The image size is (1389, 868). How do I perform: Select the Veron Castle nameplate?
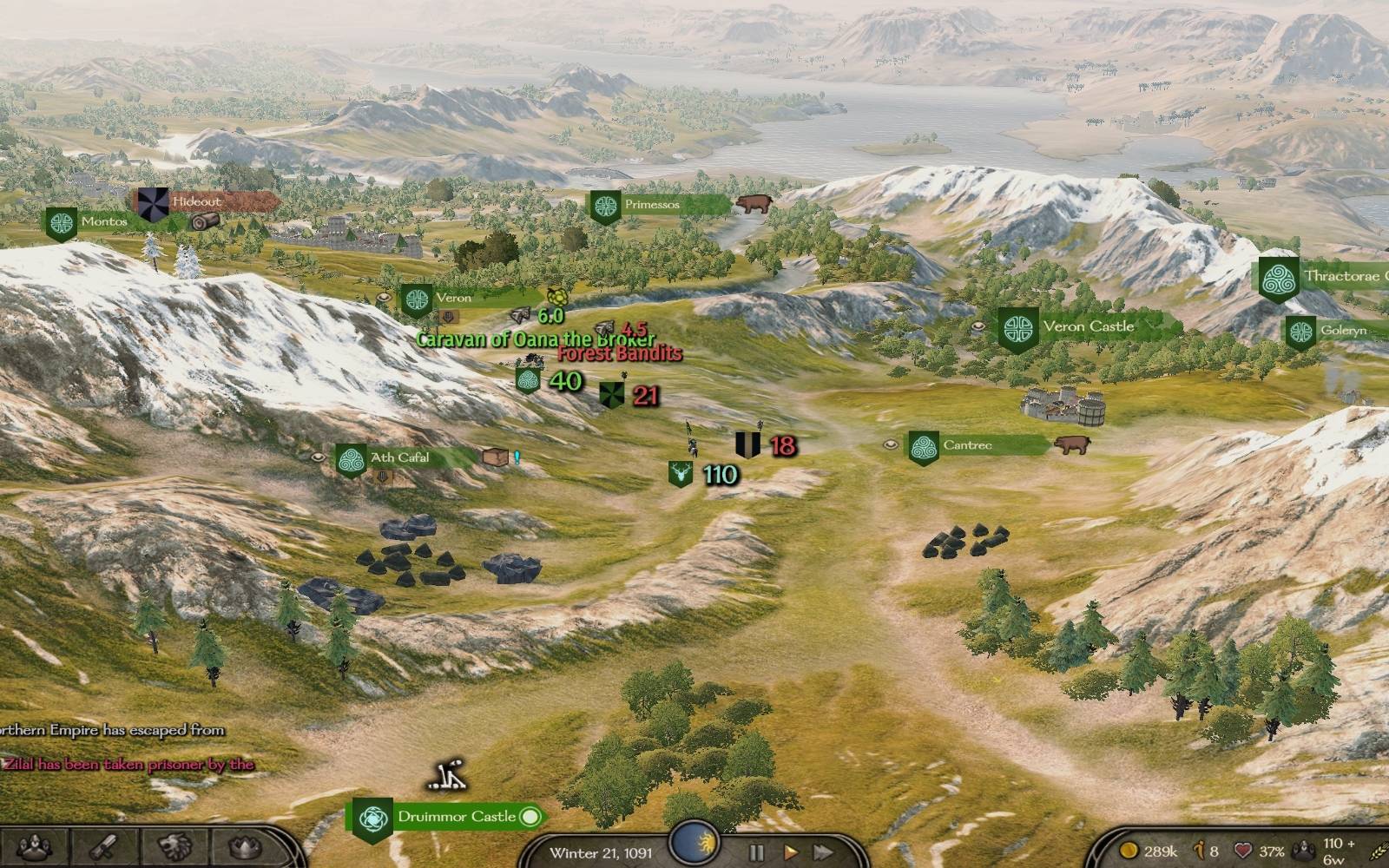tap(1088, 327)
